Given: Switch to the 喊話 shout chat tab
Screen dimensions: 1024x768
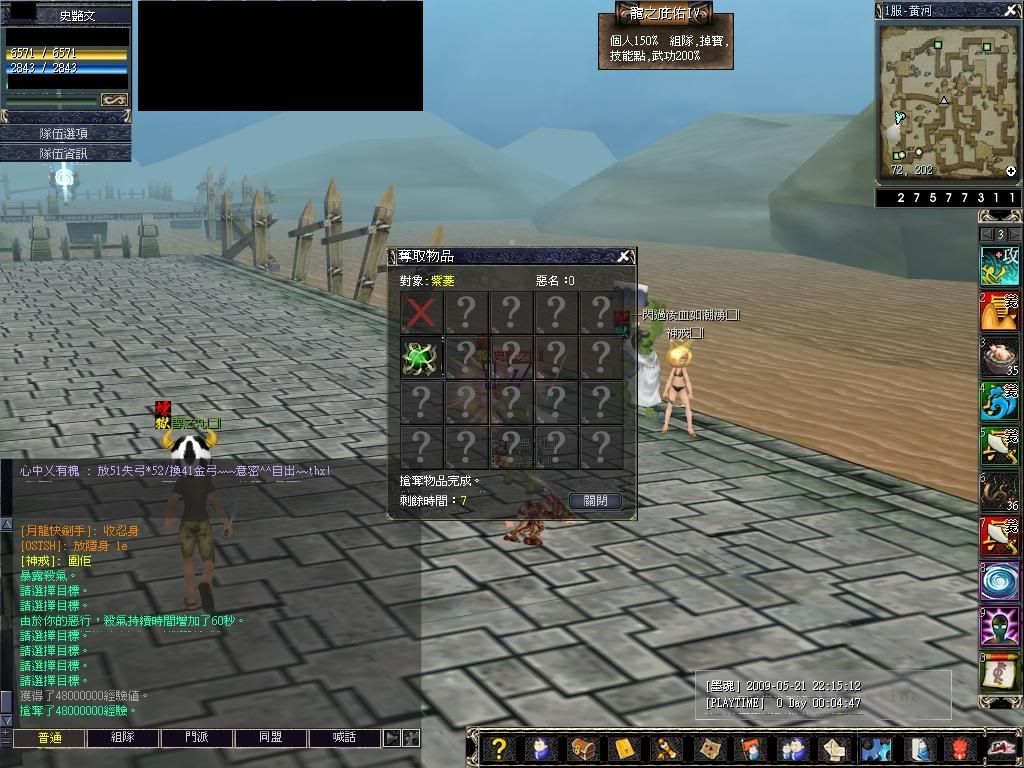Looking at the screenshot, I should pyautogui.click(x=344, y=738).
